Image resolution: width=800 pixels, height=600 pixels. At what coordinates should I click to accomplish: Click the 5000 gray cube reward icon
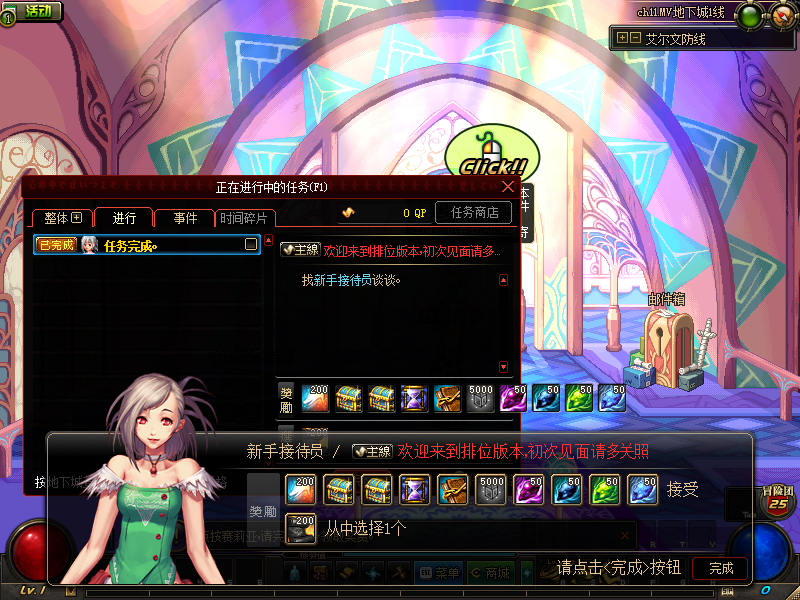pos(491,490)
